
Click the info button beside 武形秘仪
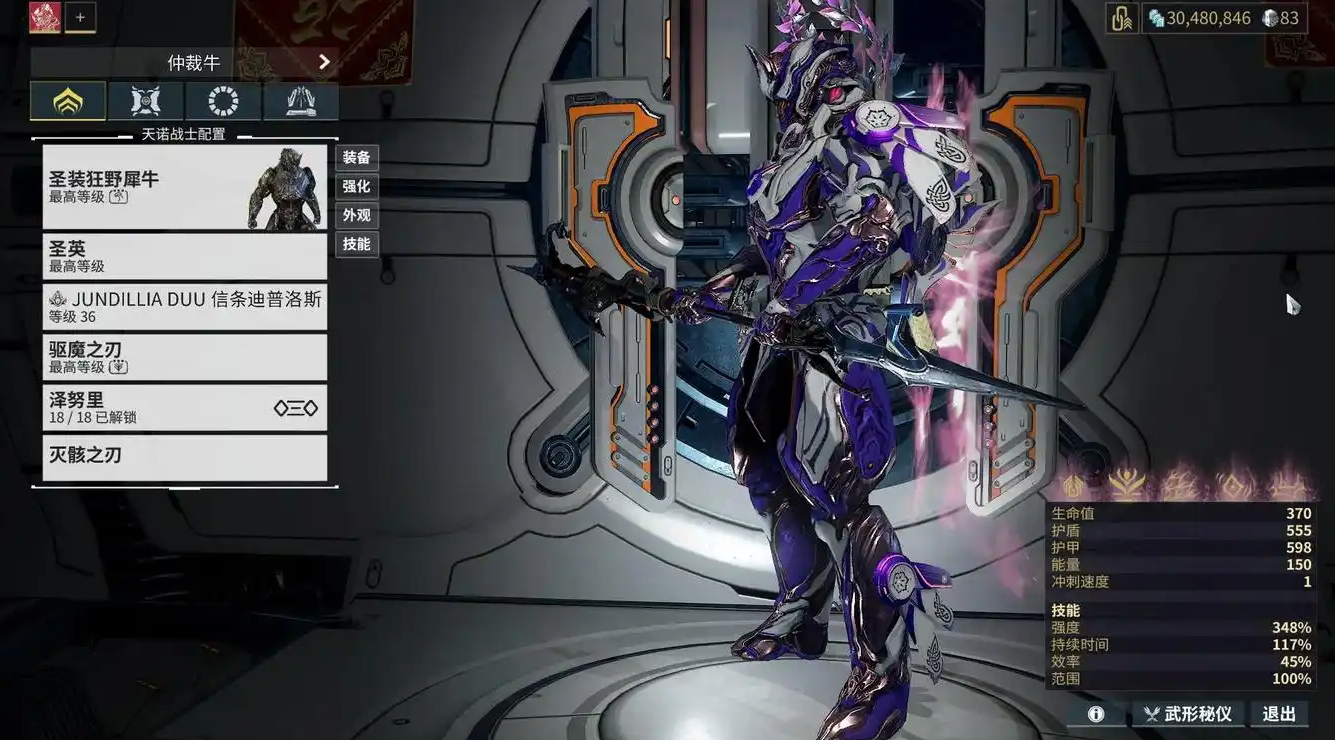click(x=1096, y=714)
